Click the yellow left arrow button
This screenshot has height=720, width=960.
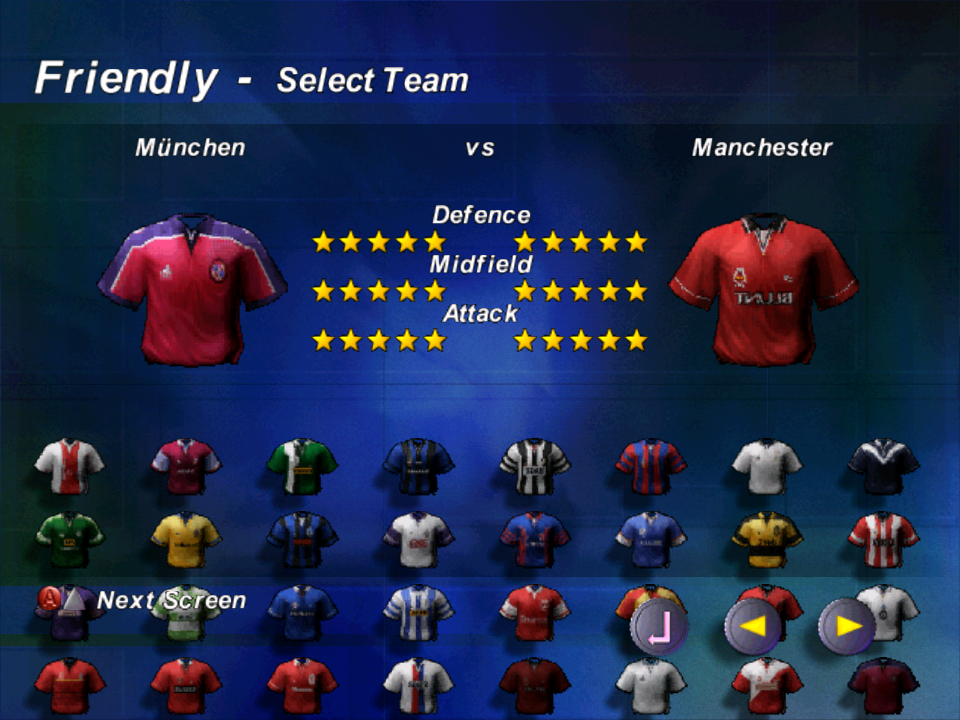pyautogui.click(x=753, y=627)
